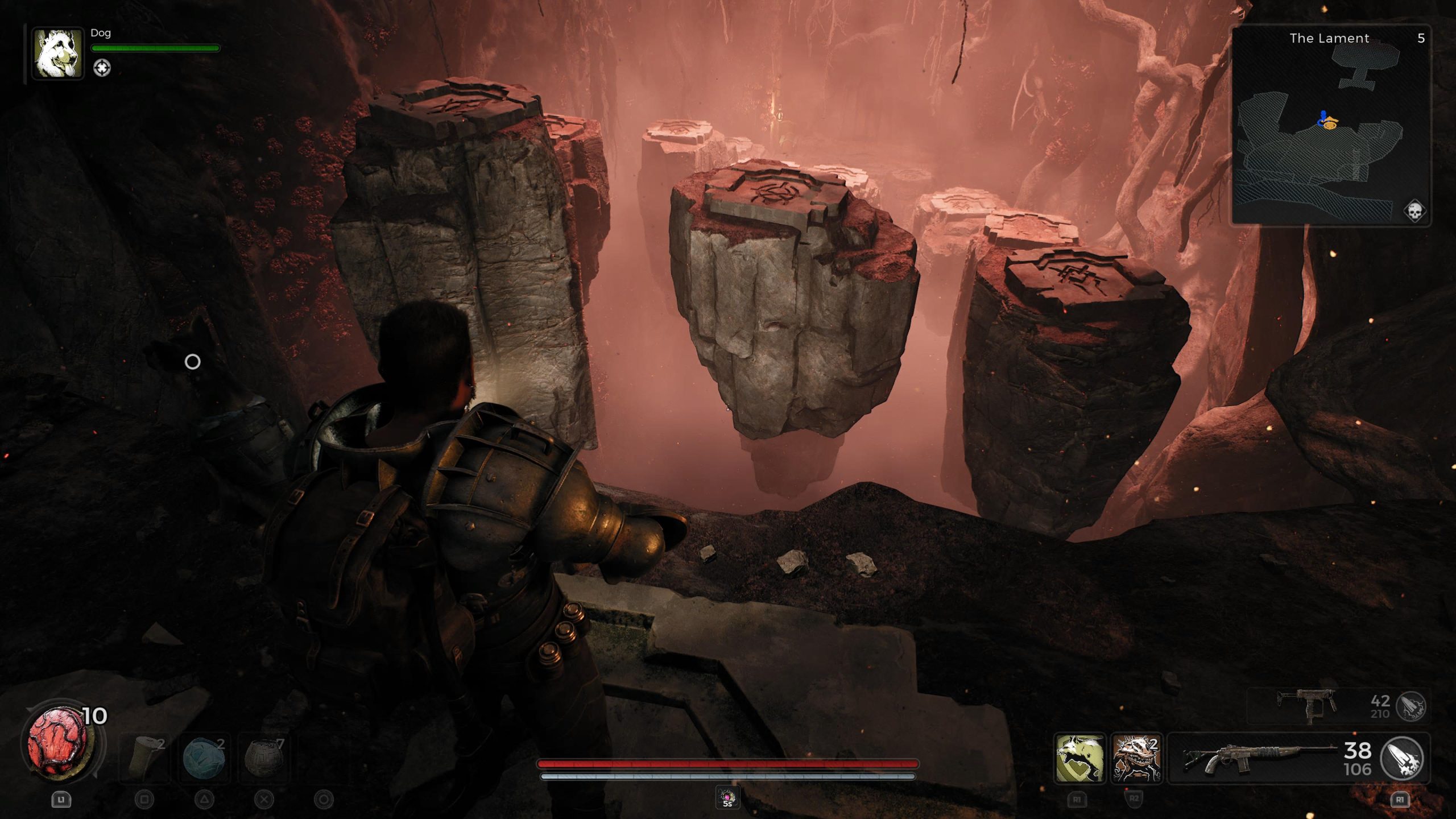Click the buff timer icon showing 5s
The width and height of the screenshot is (1456, 819).
pos(727,797)
